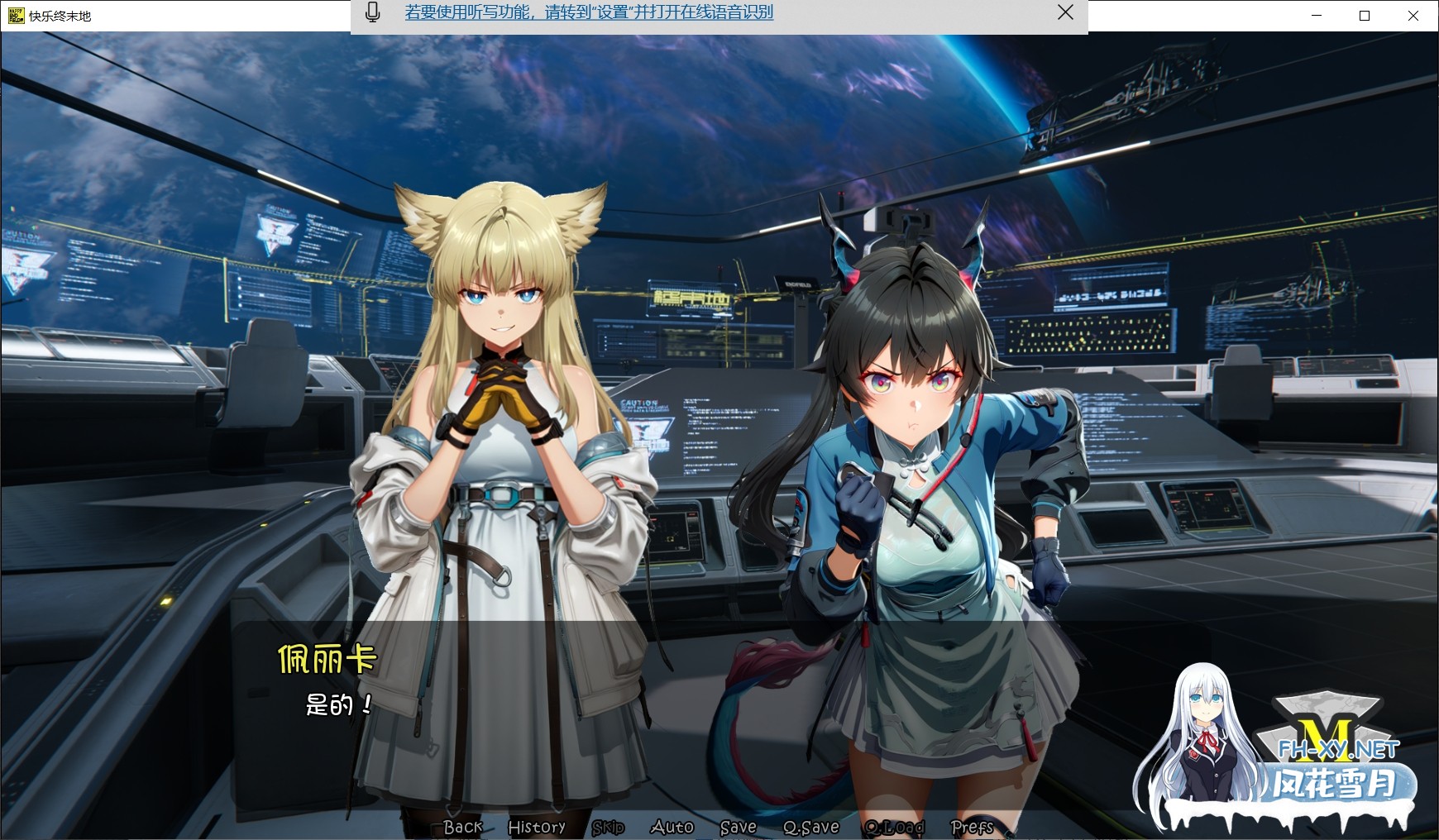Dismiss the dictation notification with X
1439x840 pixels.
click(1065, 12)
